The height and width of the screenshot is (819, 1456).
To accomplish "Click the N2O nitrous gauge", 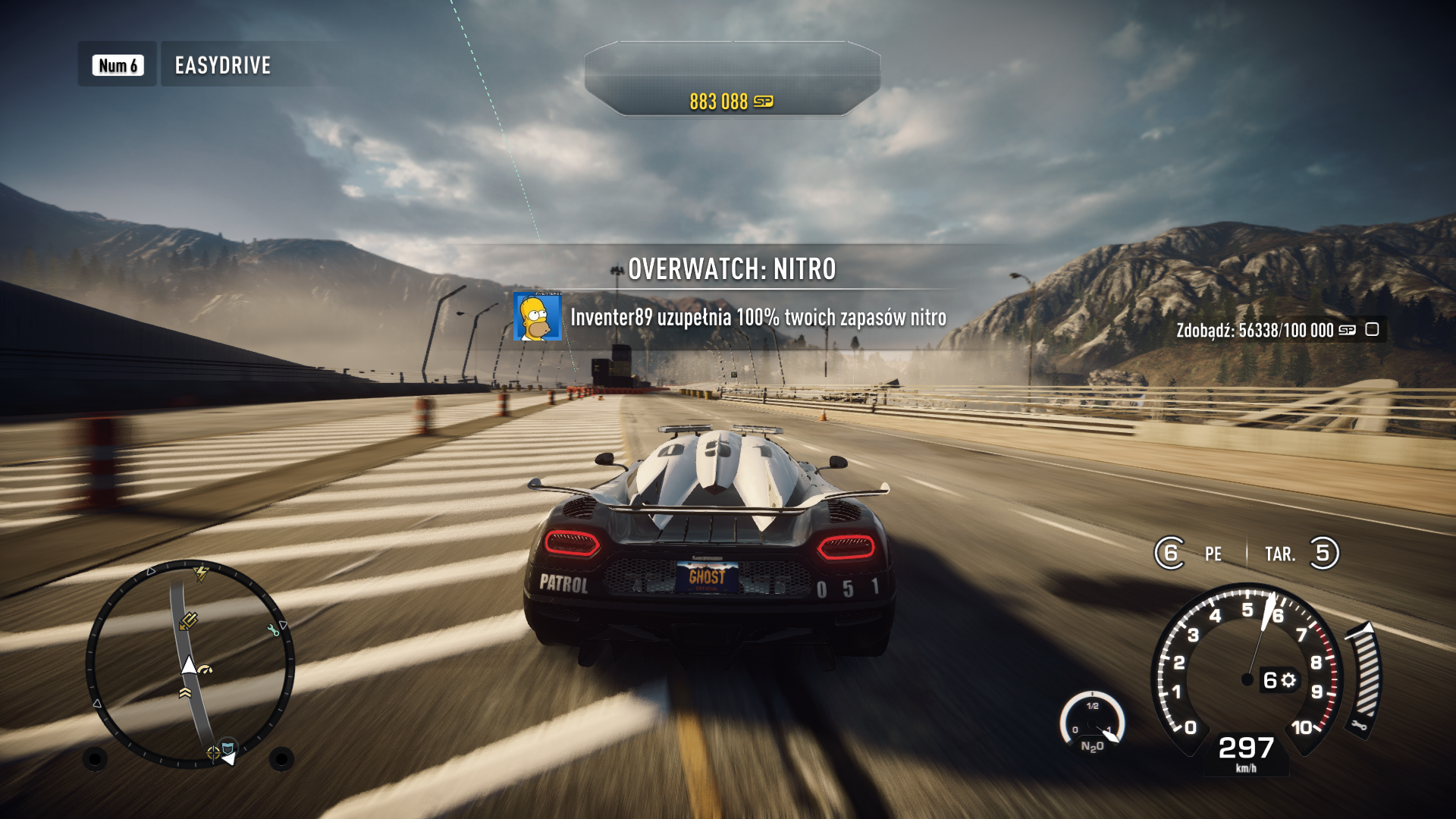I will pos(1092,723).
